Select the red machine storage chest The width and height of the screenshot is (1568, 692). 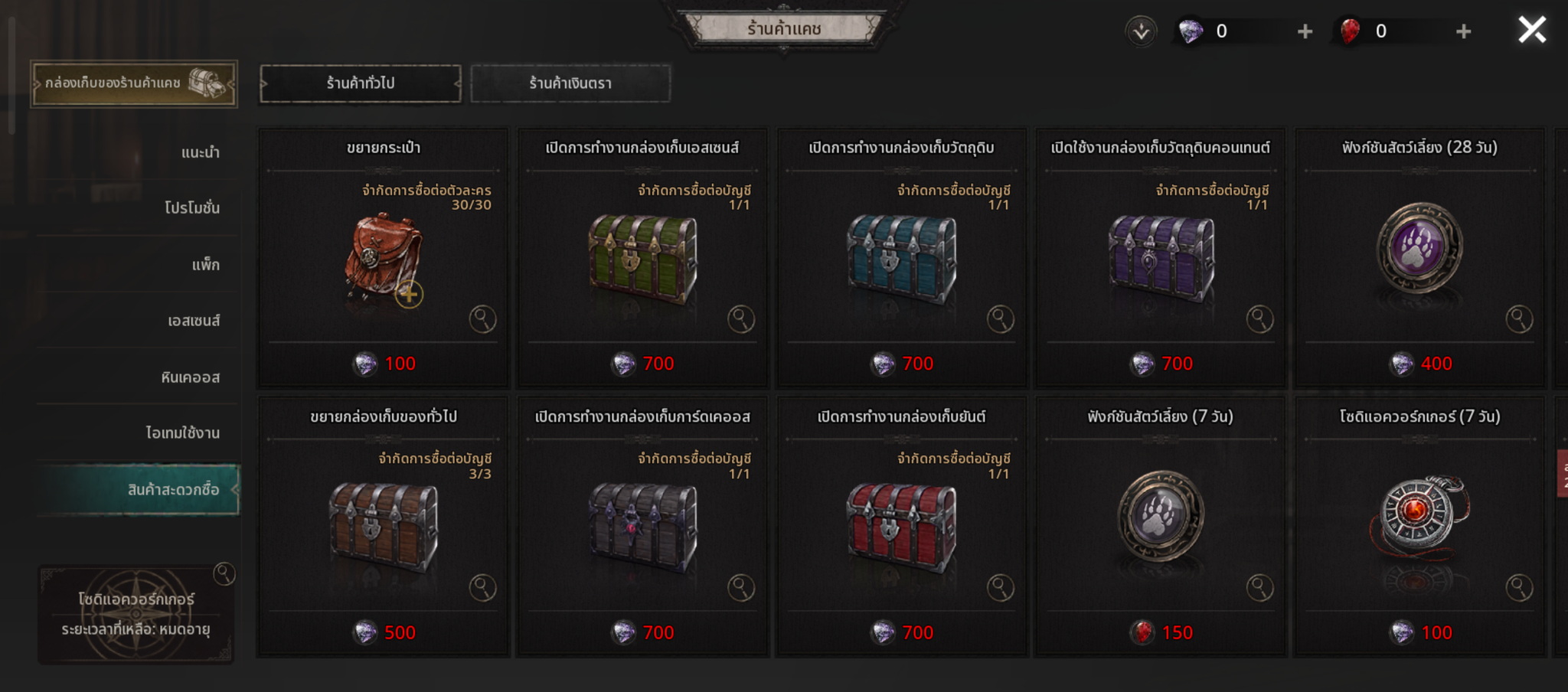901,527
